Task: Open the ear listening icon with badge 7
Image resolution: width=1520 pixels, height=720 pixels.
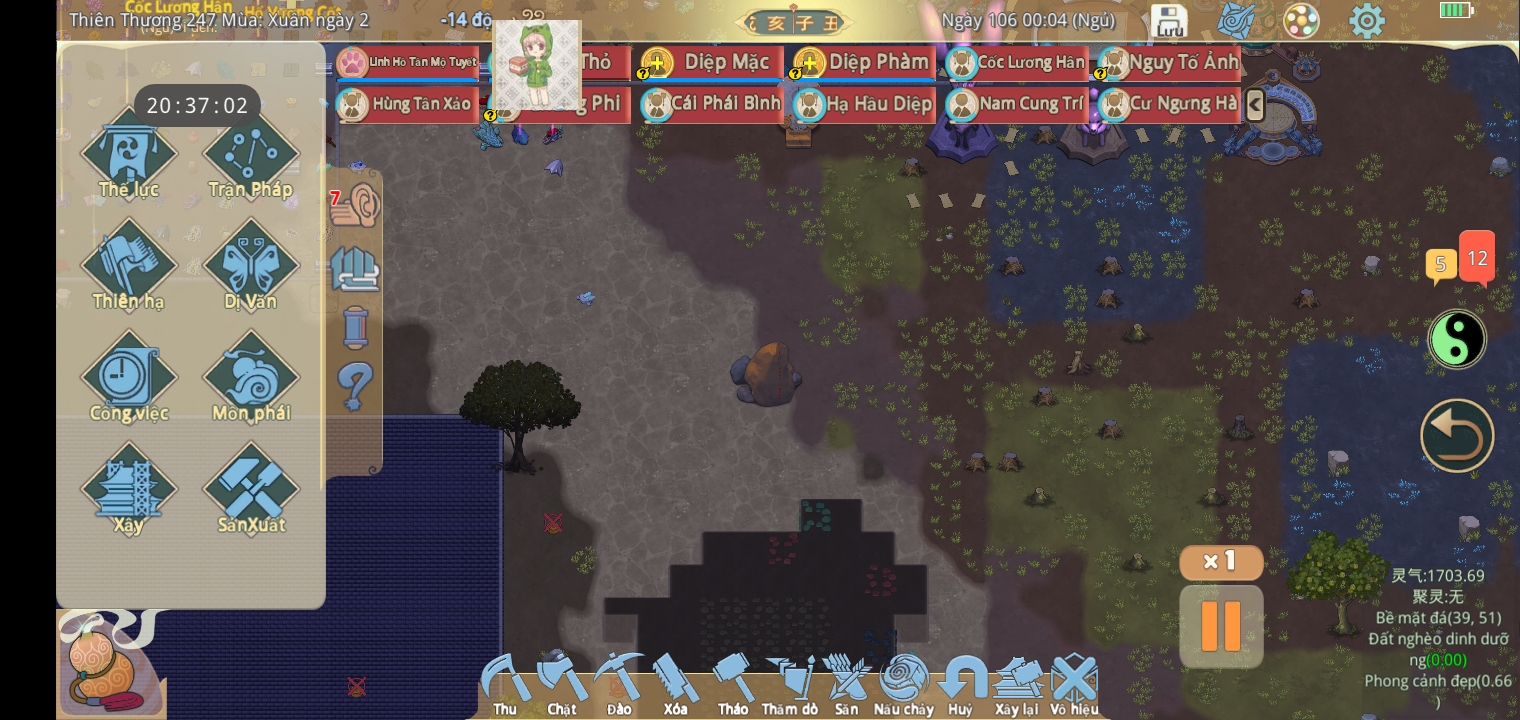Action: [x=357, y=204]
